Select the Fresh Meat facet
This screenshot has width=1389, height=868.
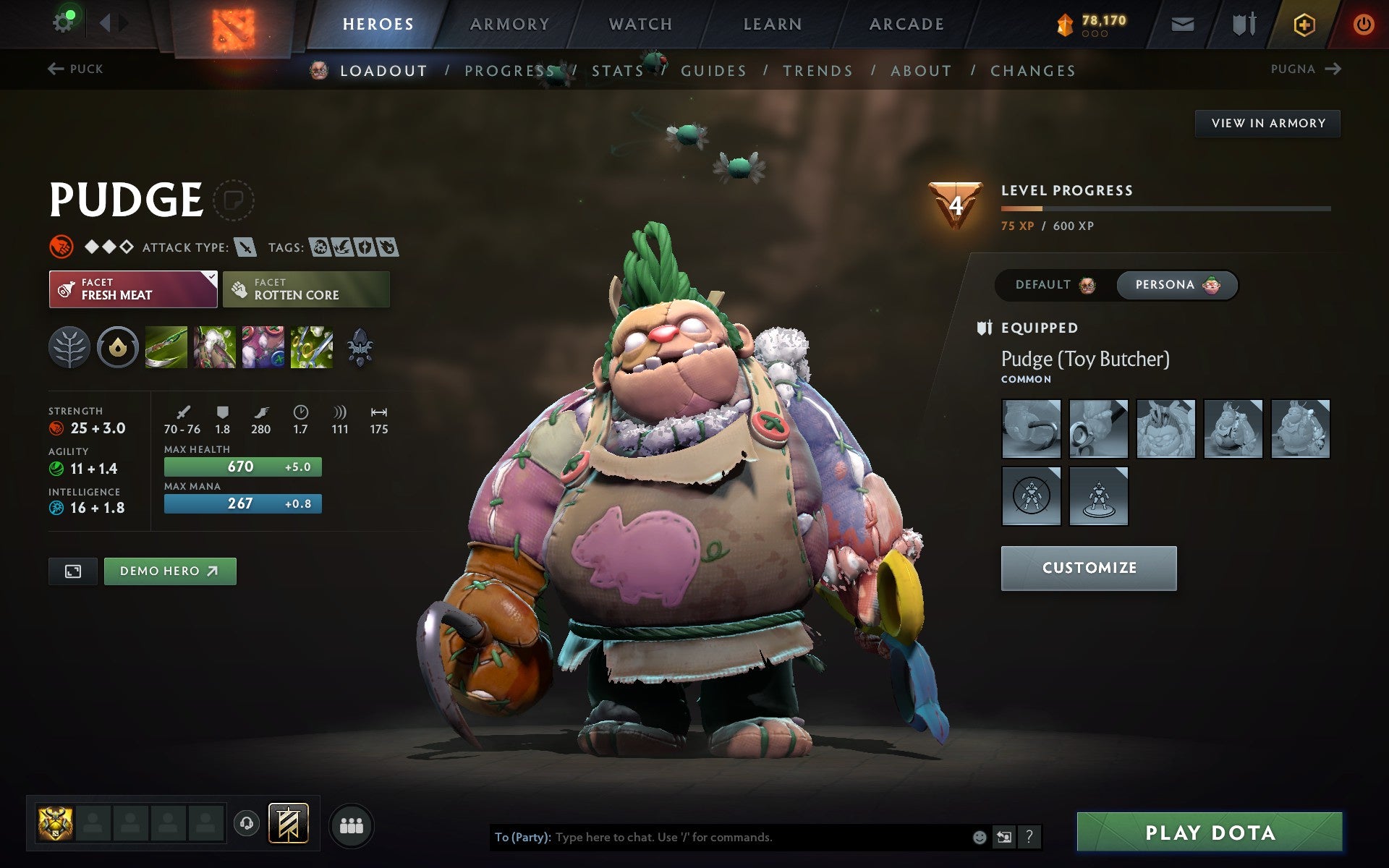[133, 289]
